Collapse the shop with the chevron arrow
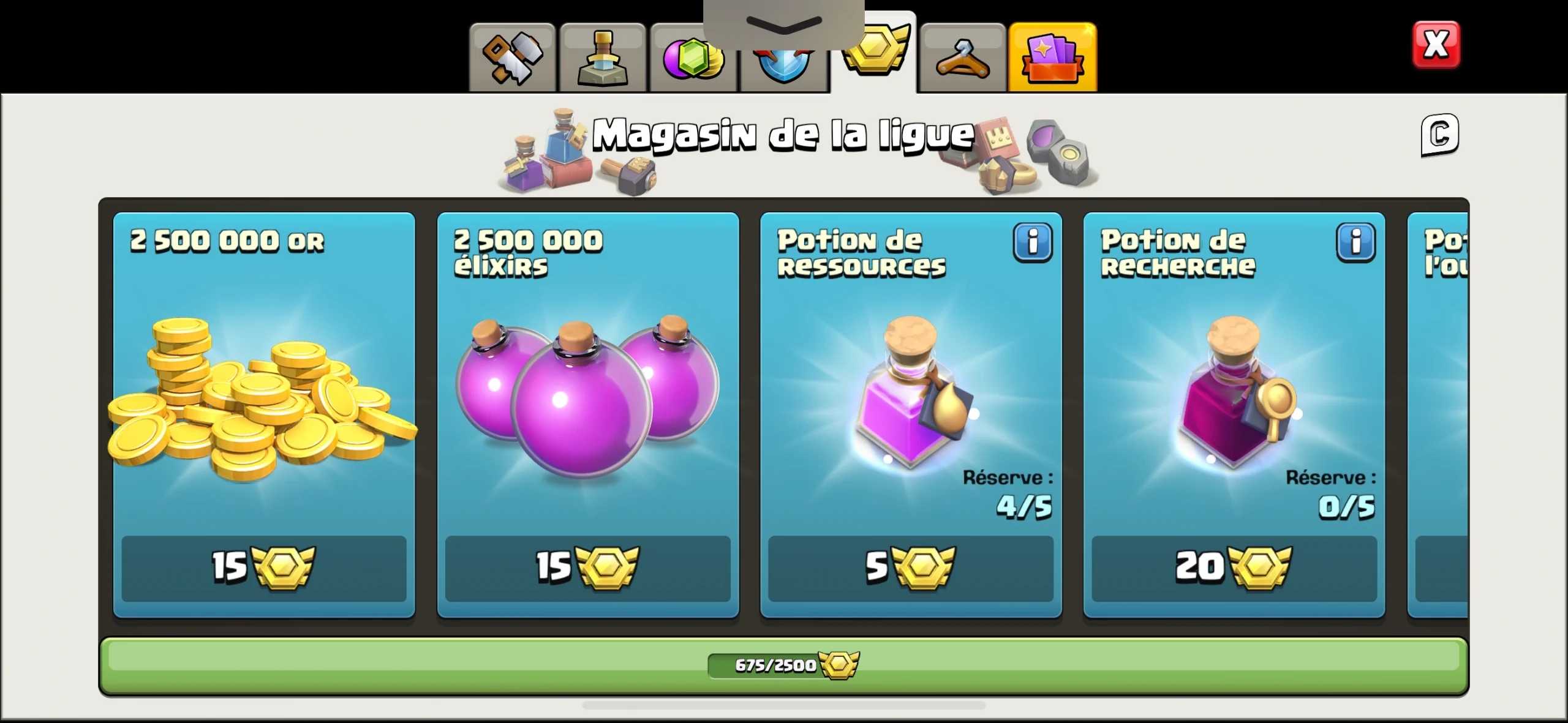Viewport: 1568px width, 723px height. click(x=783, y=23)
